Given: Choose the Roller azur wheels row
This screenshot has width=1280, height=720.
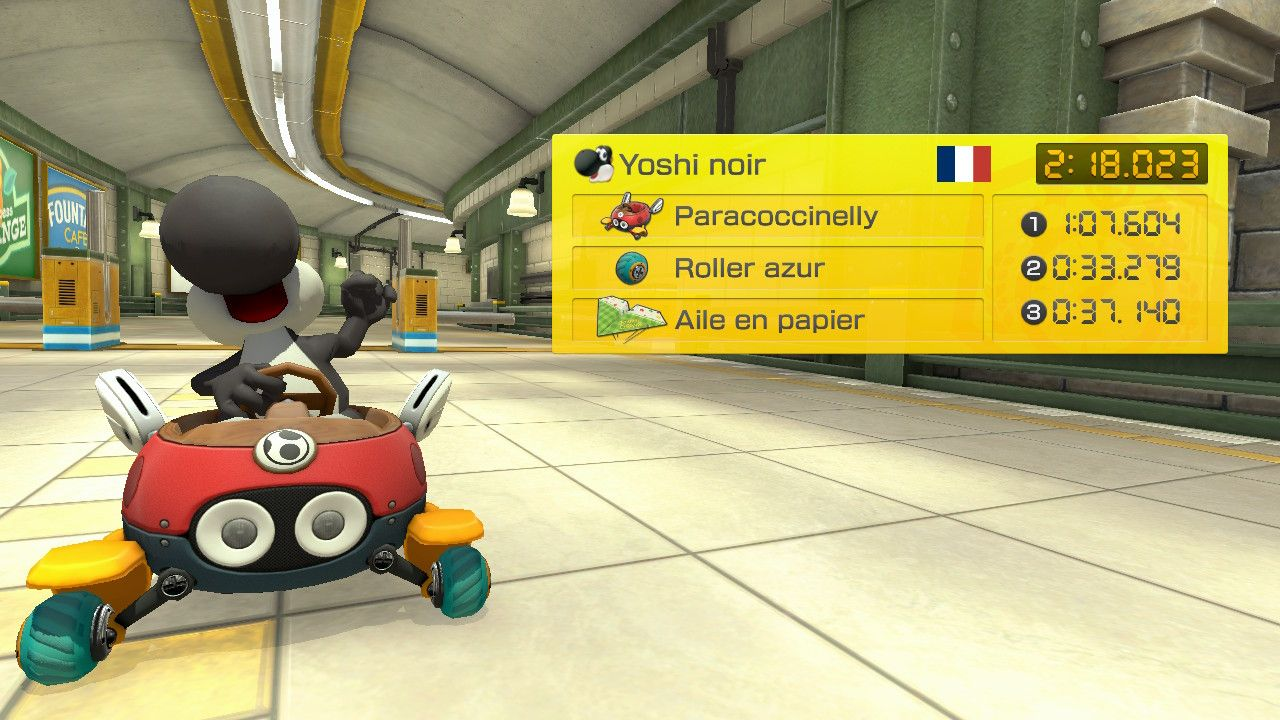Looking at the screenshot, I should click(777, 268).
